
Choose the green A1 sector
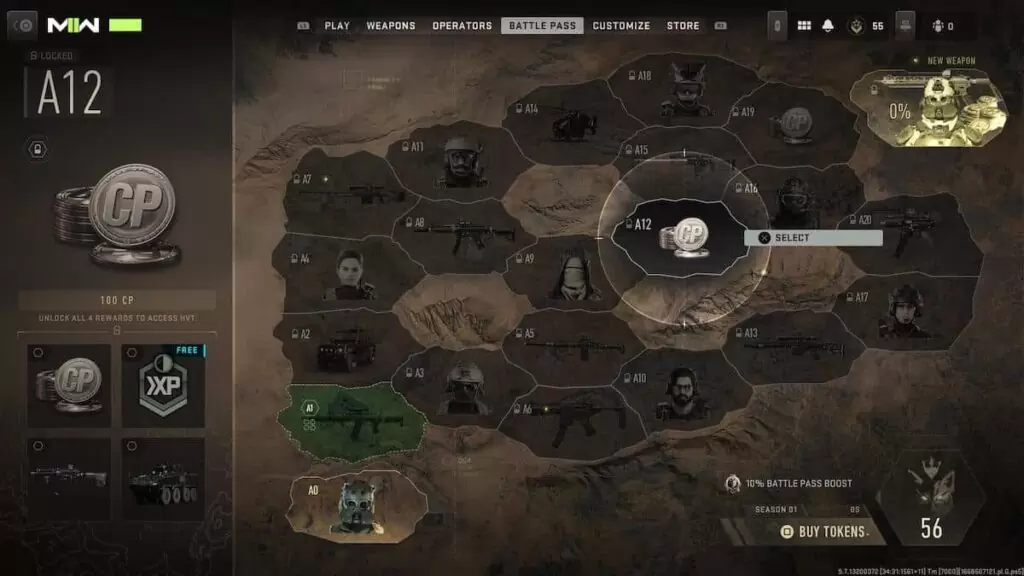point(356,413)
